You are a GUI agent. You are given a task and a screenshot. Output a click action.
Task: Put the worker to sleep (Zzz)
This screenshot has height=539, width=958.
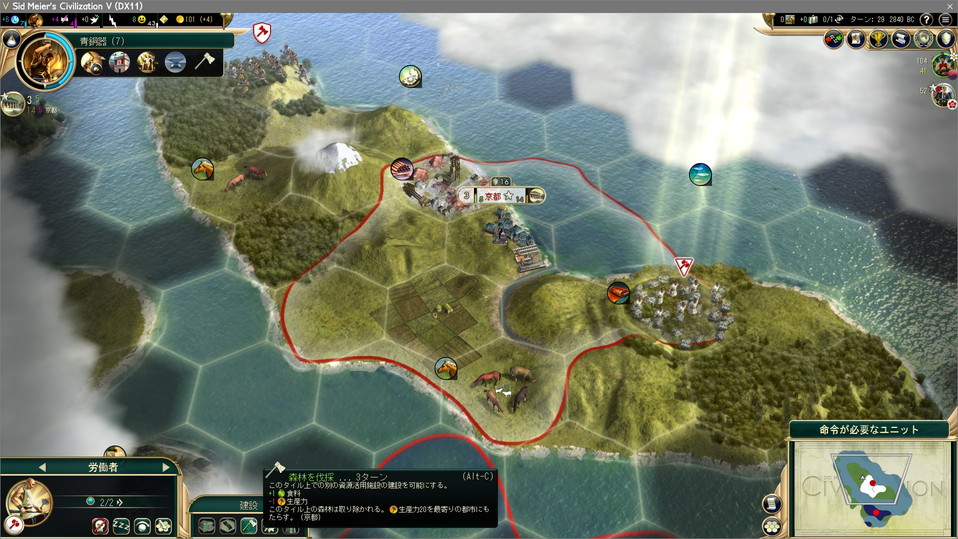(121, 526)
